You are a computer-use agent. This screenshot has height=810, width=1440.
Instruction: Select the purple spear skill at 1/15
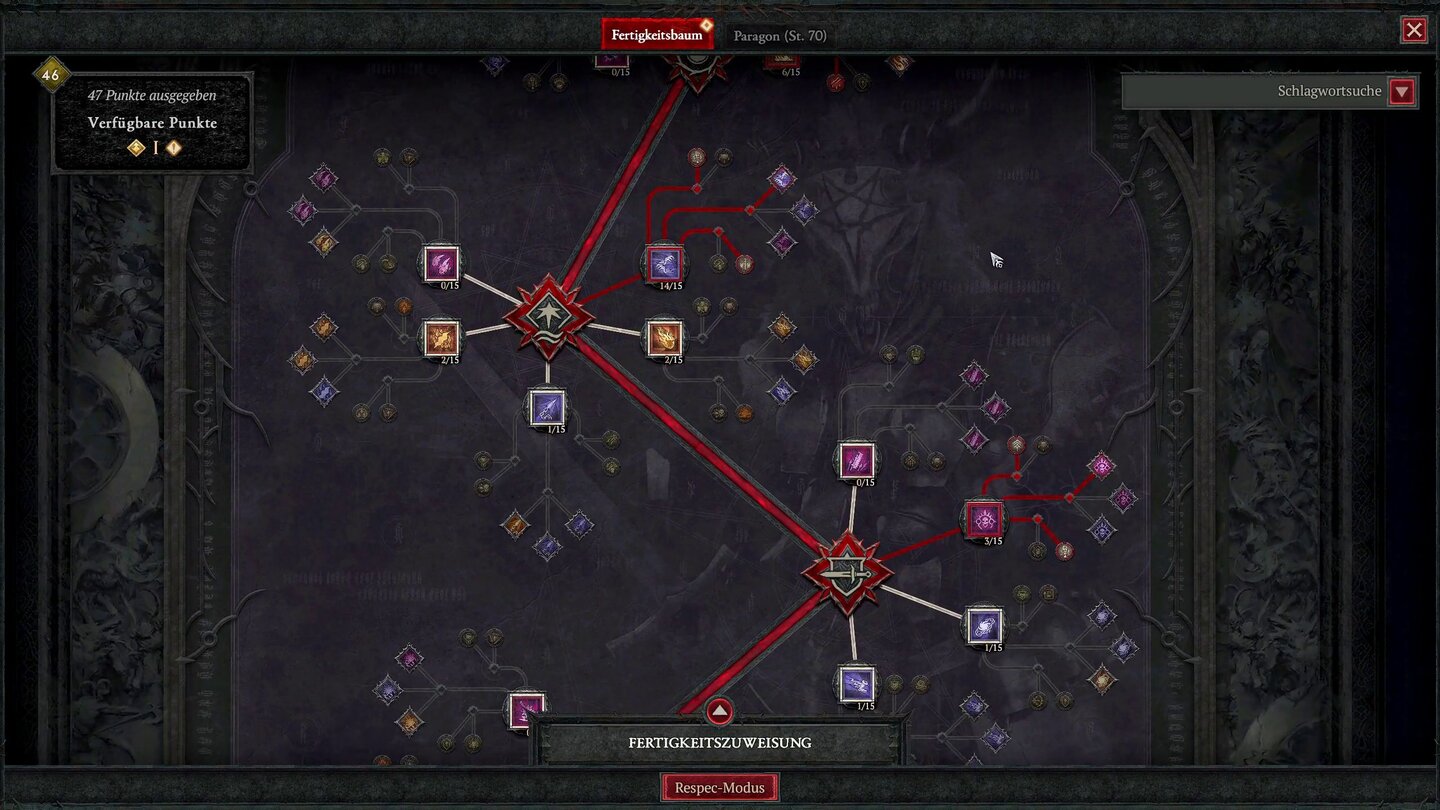(x=545, y=408)
